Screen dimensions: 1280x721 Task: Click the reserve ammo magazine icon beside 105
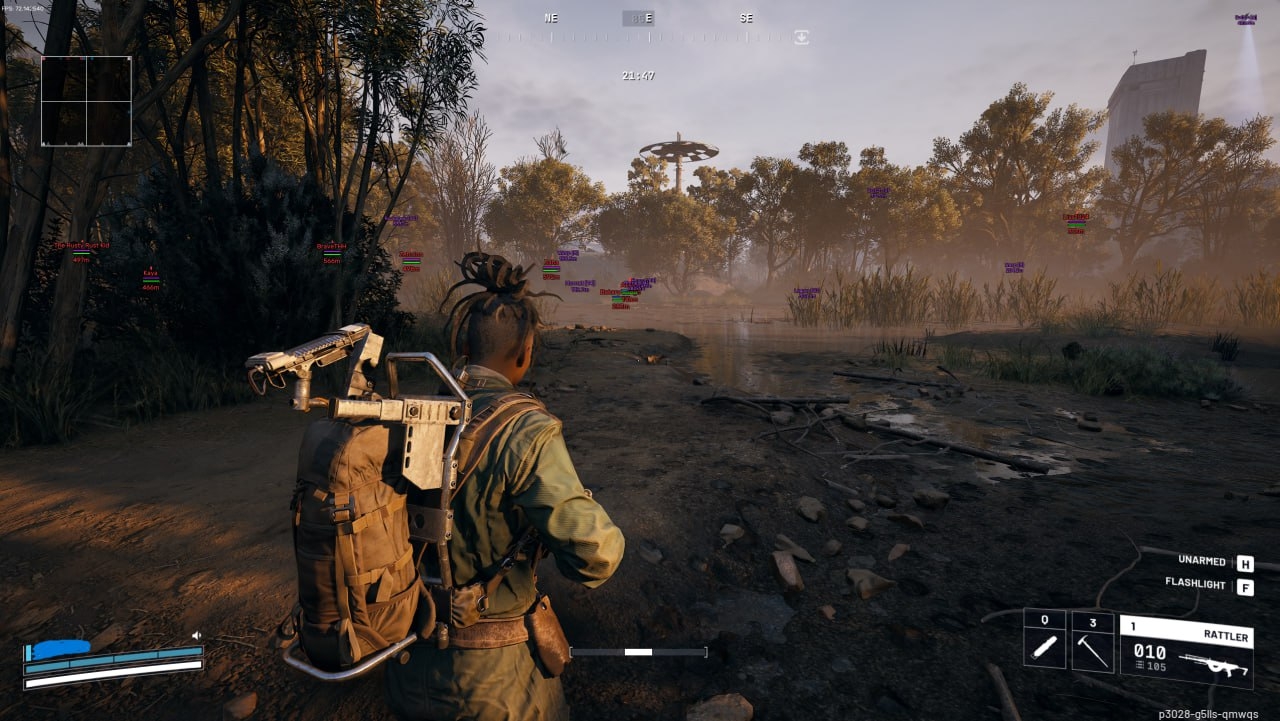click(1140, 666)
